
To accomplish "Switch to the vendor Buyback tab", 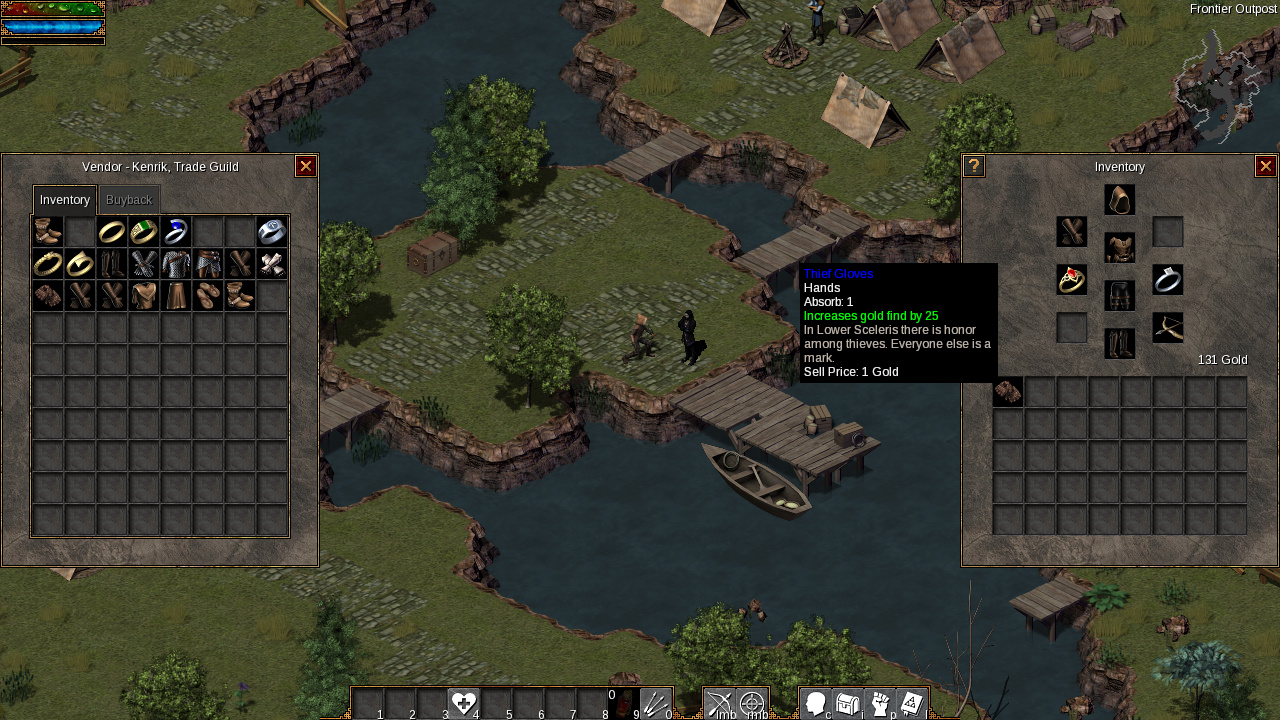I will 129,200.
